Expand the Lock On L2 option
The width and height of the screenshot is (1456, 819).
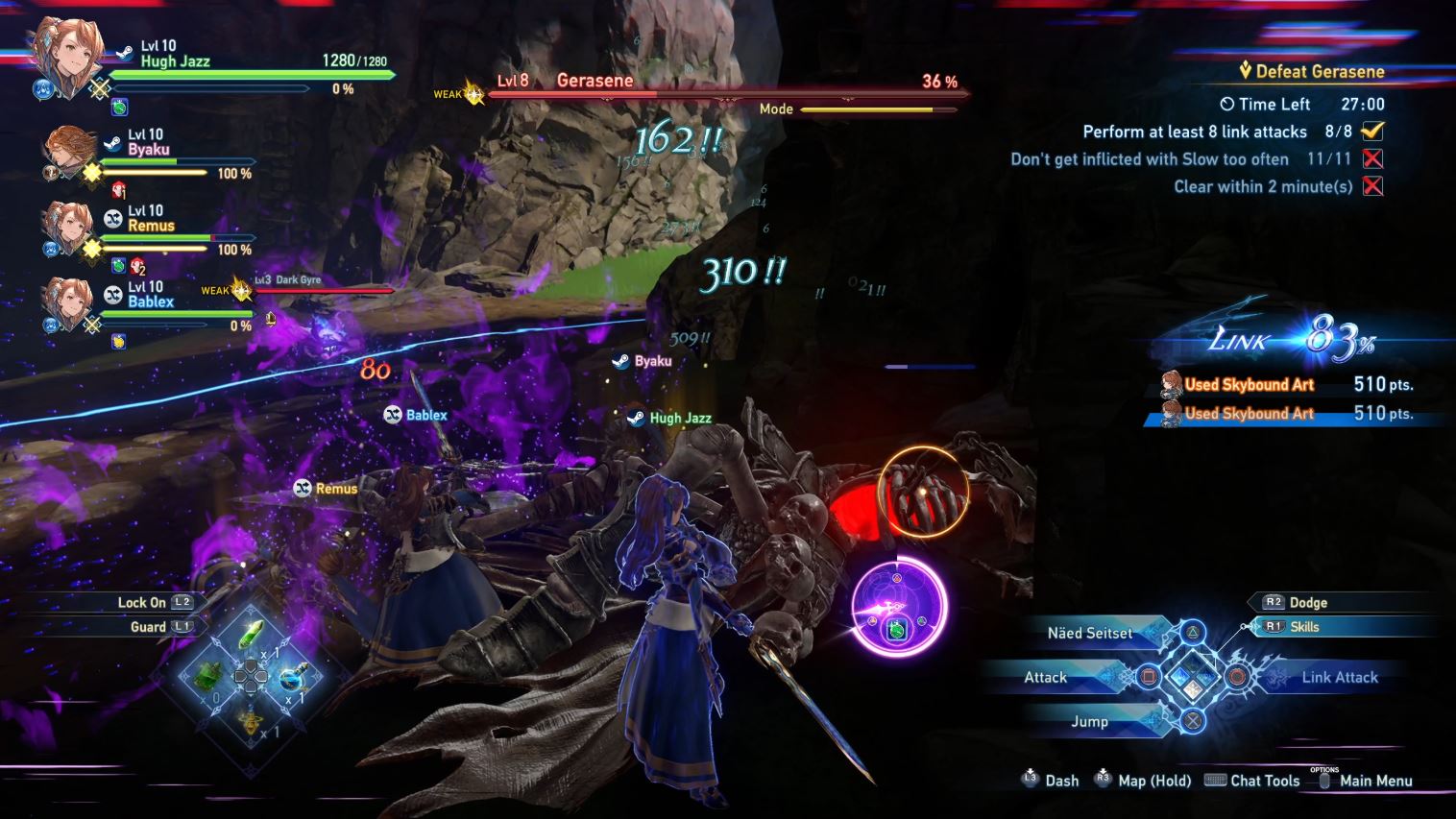tap(144, 602)
